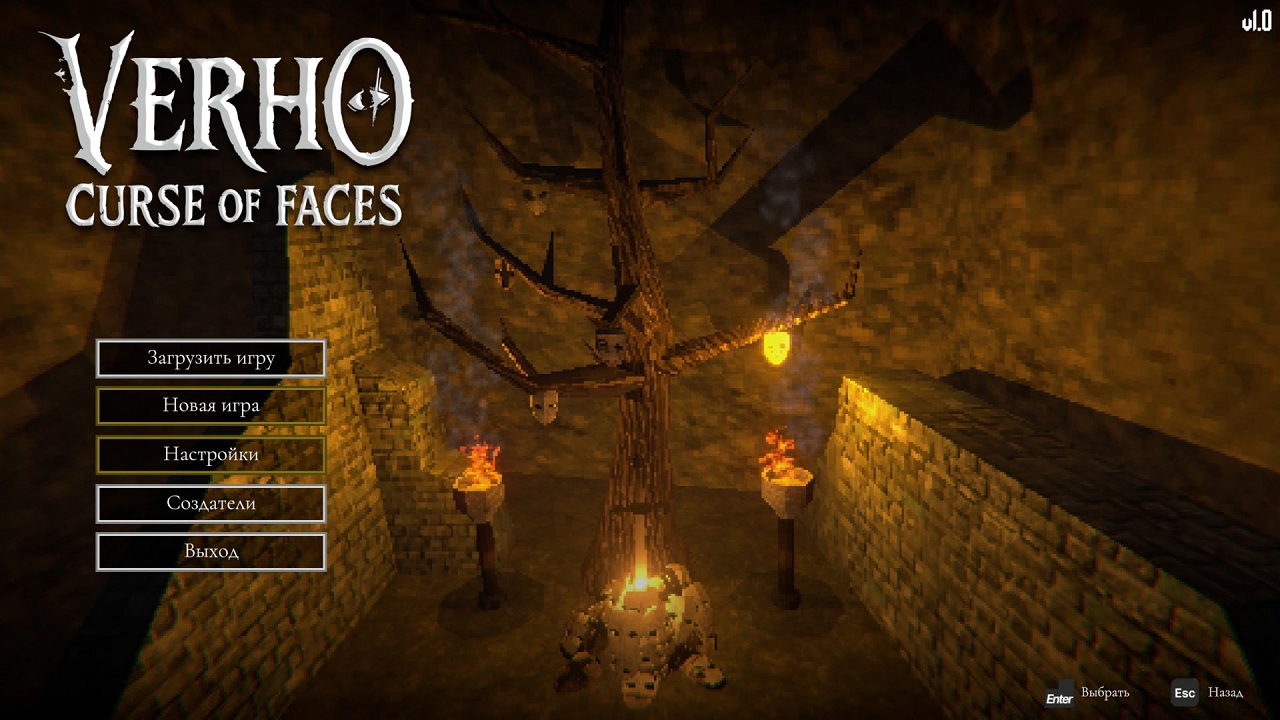This screenshot has width=1280, height=720.
Task: Quit the game via Выход
Action: [x=211, y=551]
